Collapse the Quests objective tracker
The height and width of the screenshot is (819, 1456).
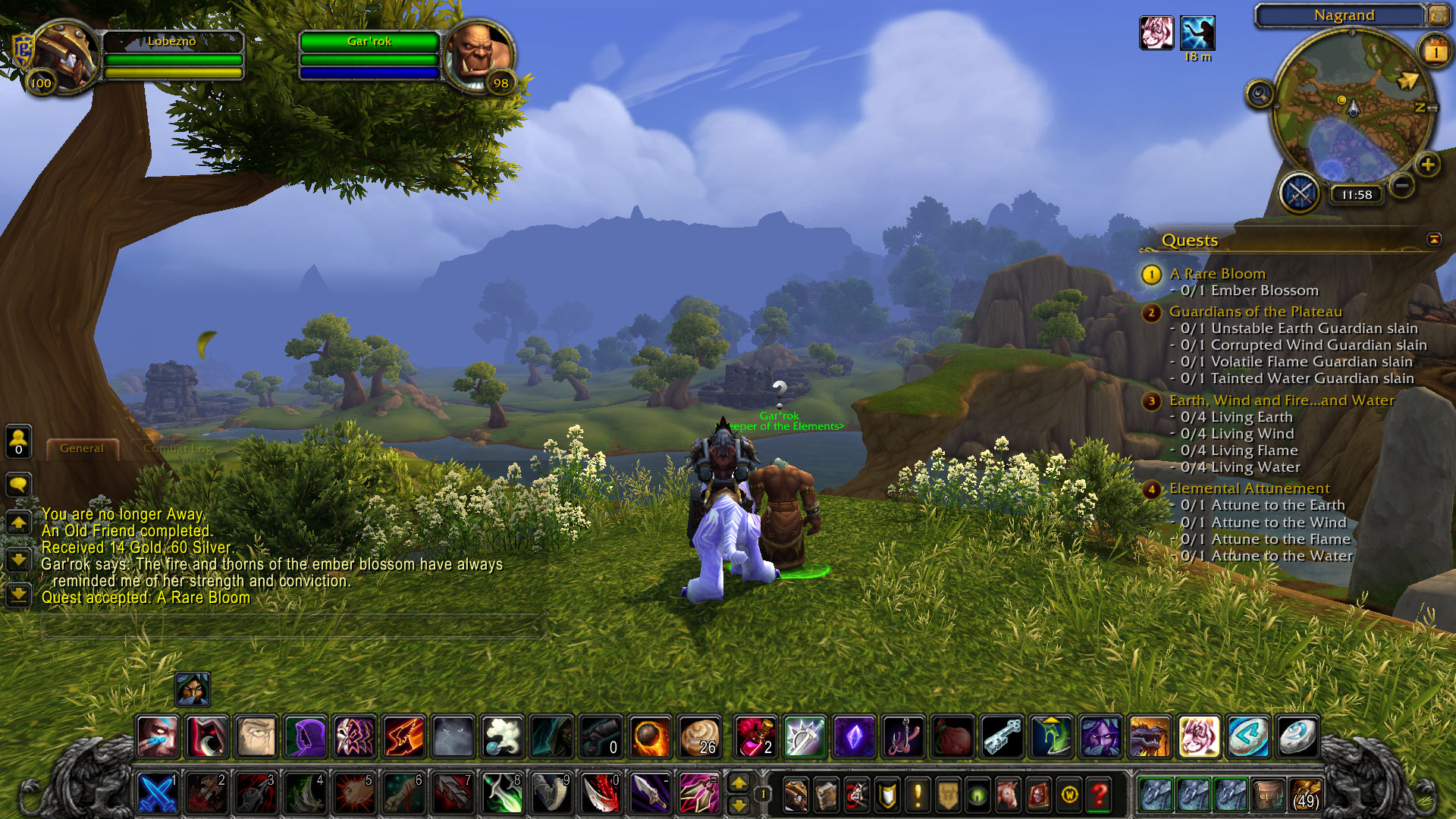click(1434, 240)
